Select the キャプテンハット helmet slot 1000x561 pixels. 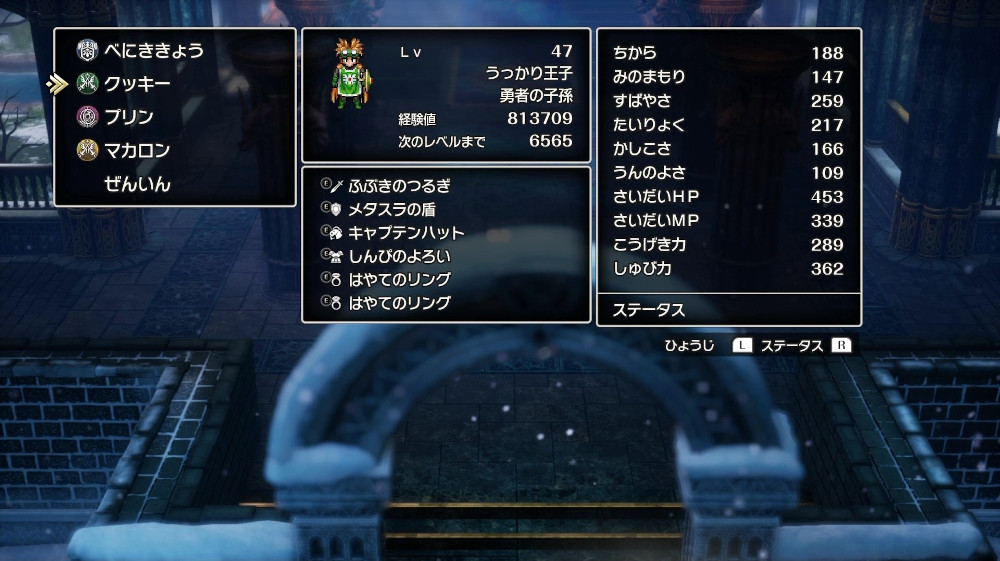(406, 232)
